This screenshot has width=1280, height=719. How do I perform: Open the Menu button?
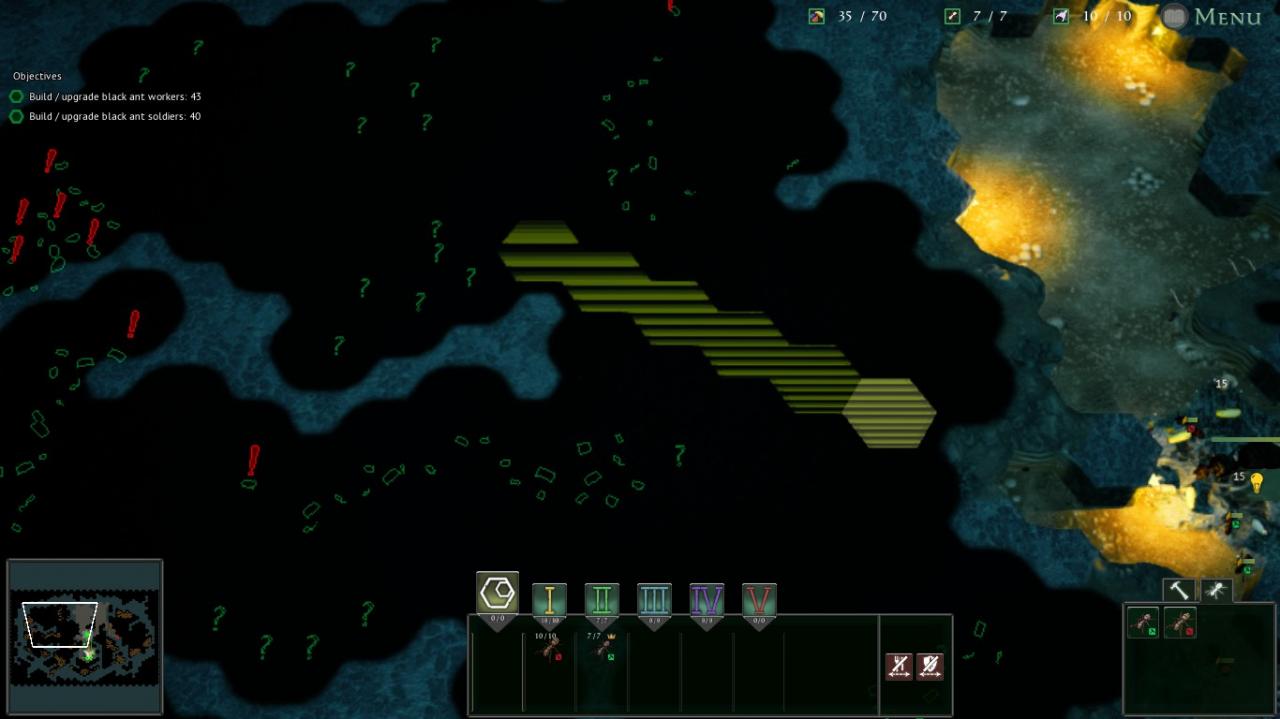[x=1211, y=17]
